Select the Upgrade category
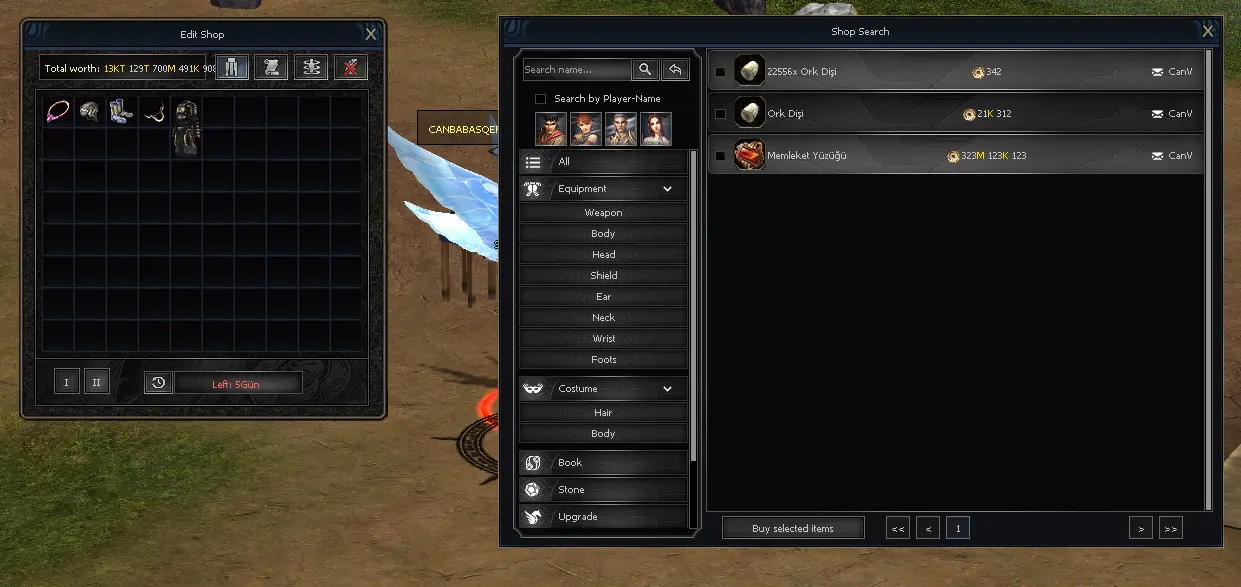This screenshot has width=1241, height=587. tap(603, 517)
